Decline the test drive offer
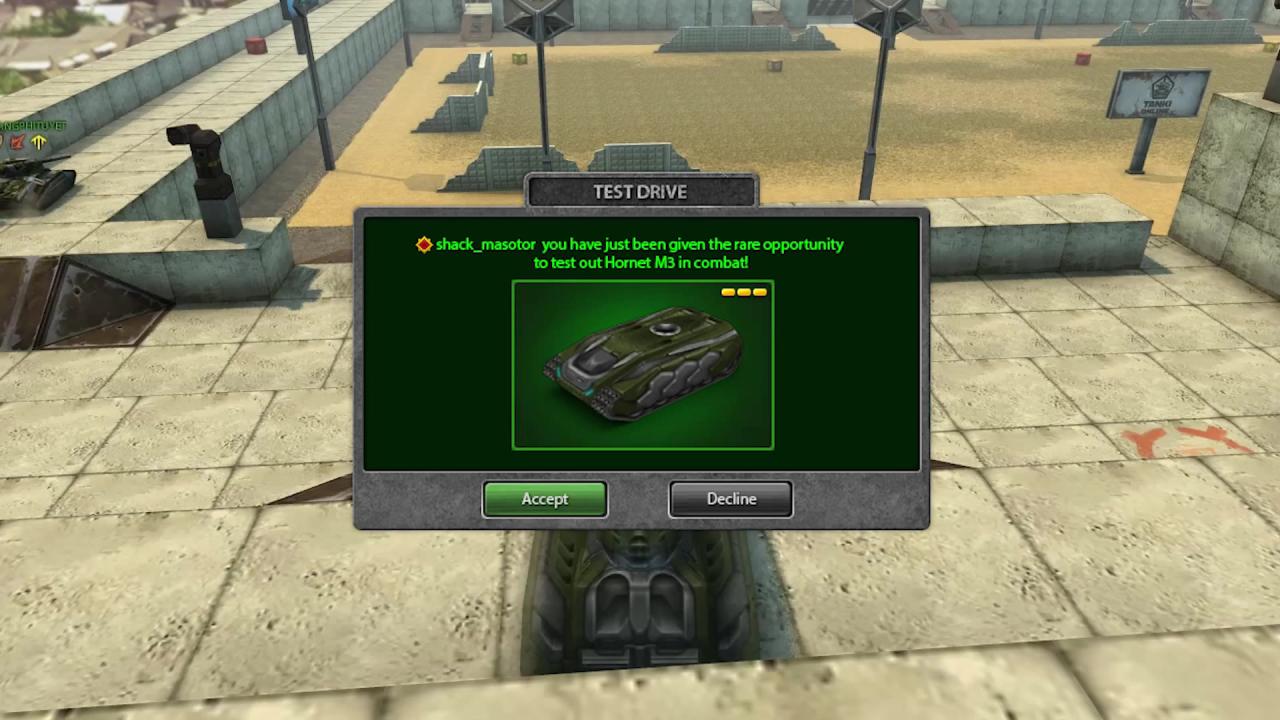Image resolution: width=1280 pixels, height=720 pixels. click(x=731, y=499)
